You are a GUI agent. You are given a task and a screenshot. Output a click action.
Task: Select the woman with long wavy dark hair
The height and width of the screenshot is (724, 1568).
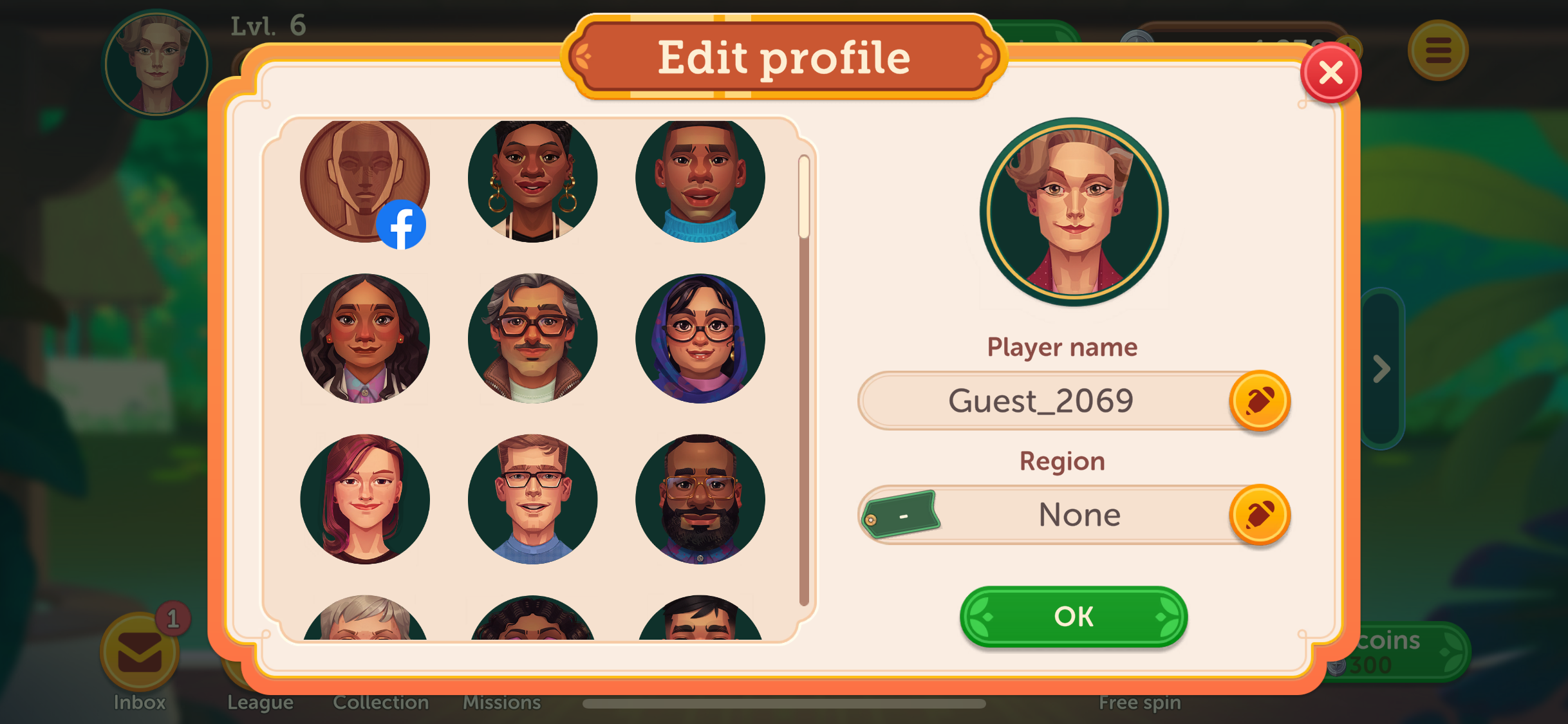365,339
